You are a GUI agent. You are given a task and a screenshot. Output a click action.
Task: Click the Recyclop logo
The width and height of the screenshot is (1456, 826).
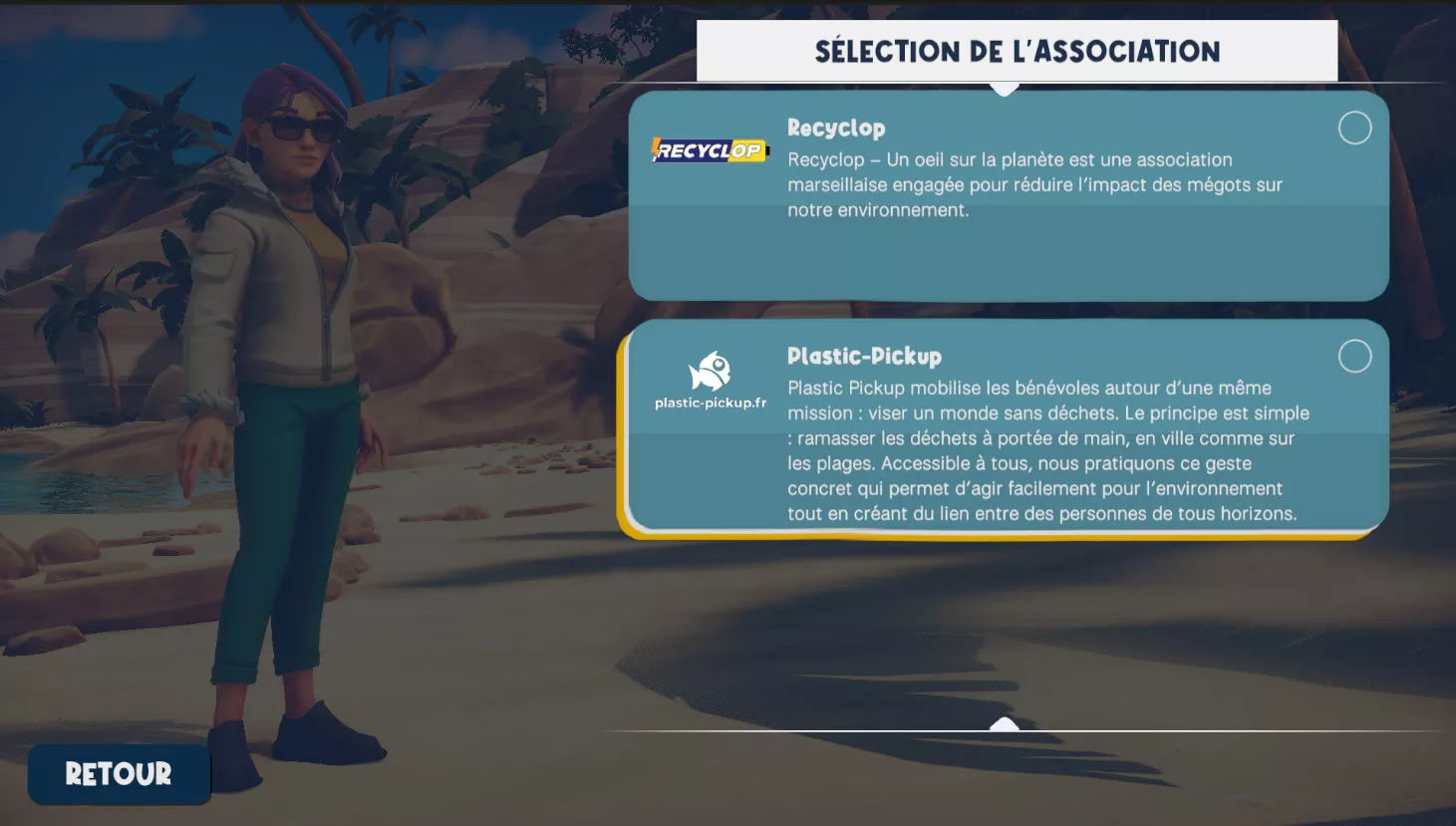point(710,150)
